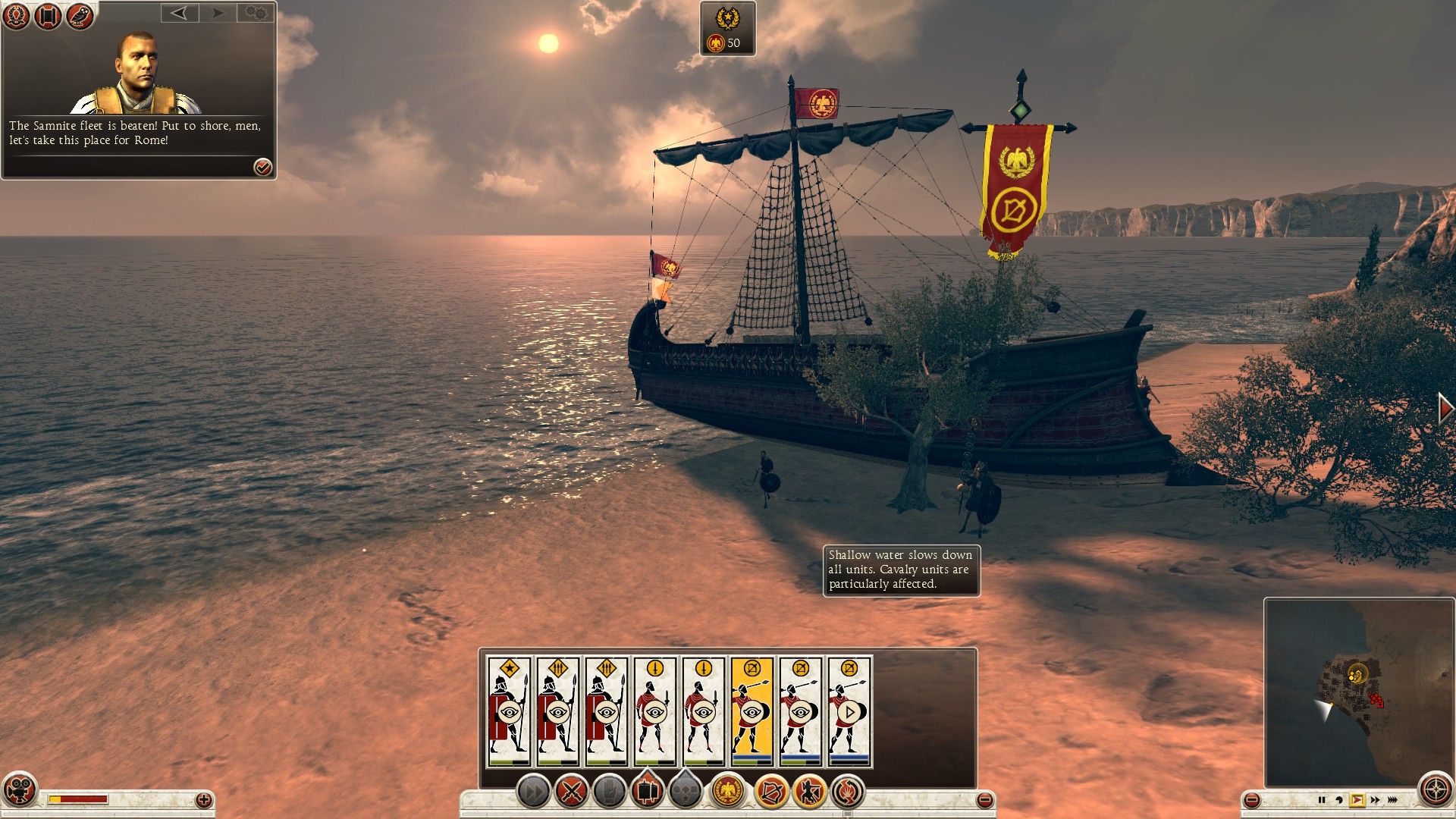The width and height of the screenshot is (1456, 819).
Task: Dismiss the advisor message with the checkmark
Action: [x=262, y=167]
